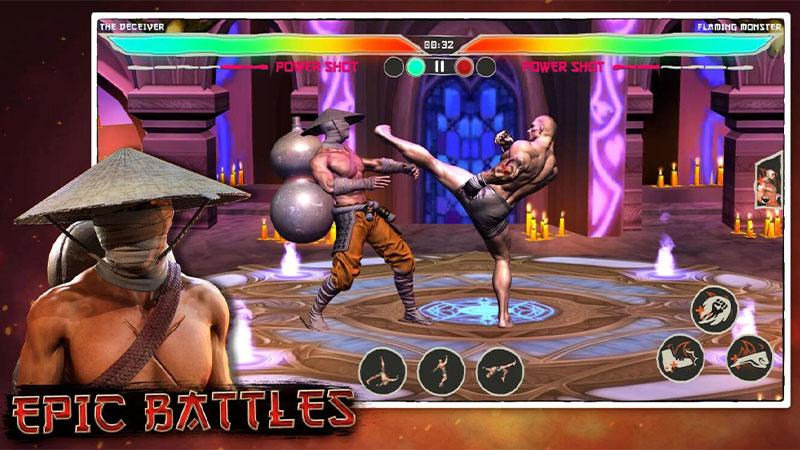Perform the low leg sweep move

[x=382, y=371]
